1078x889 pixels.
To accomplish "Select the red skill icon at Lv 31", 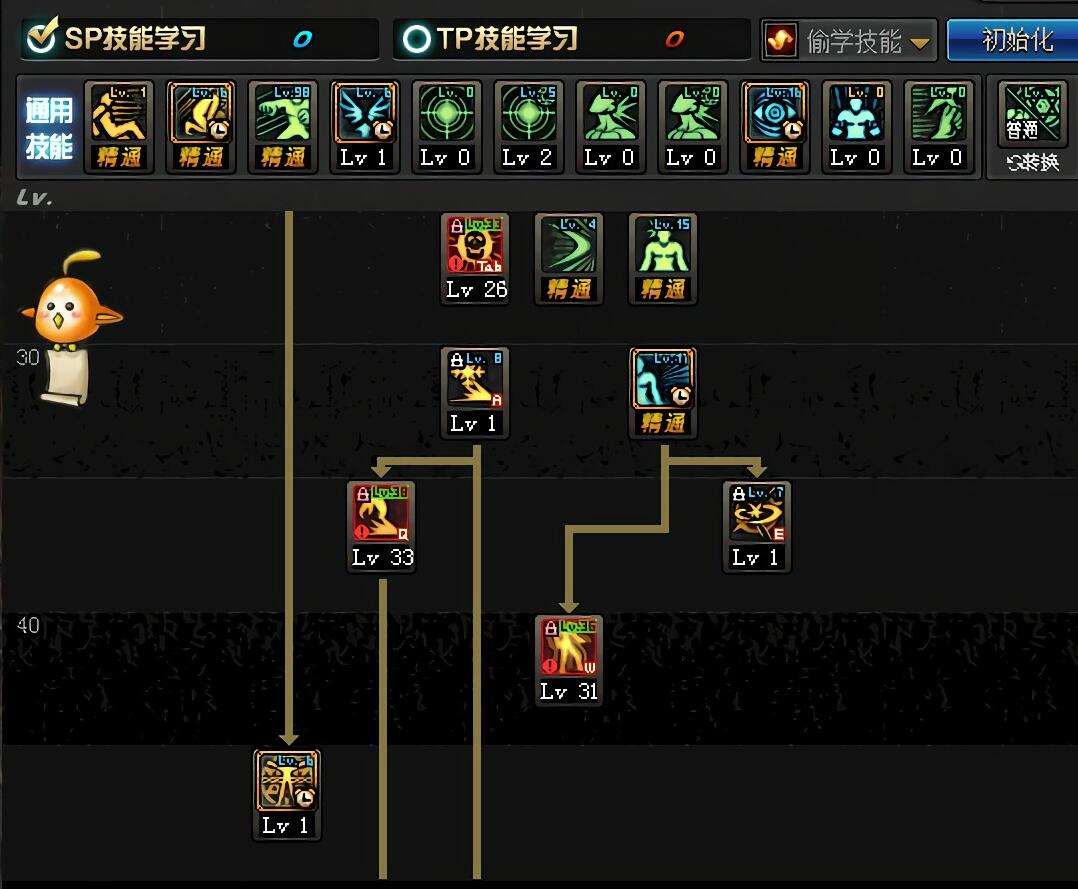I will click(x=568, y=649).
